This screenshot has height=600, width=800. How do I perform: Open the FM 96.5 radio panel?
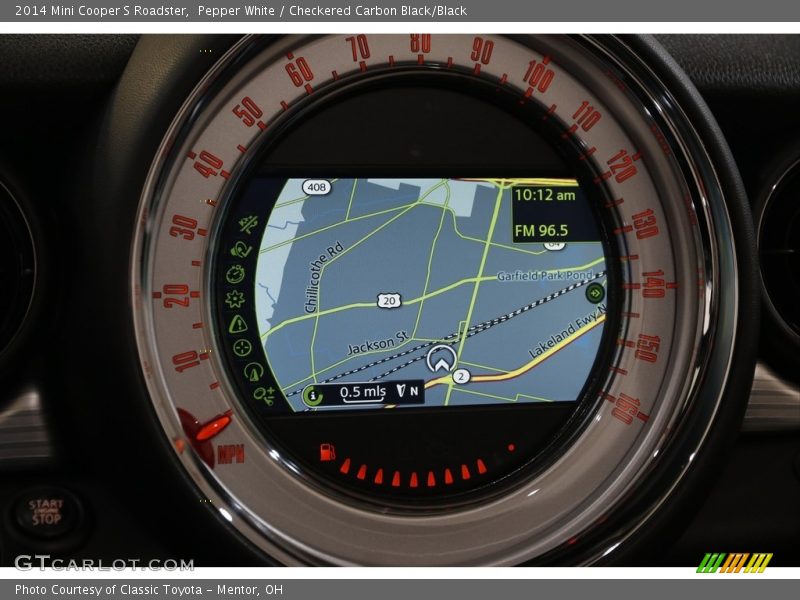point(541,231)
